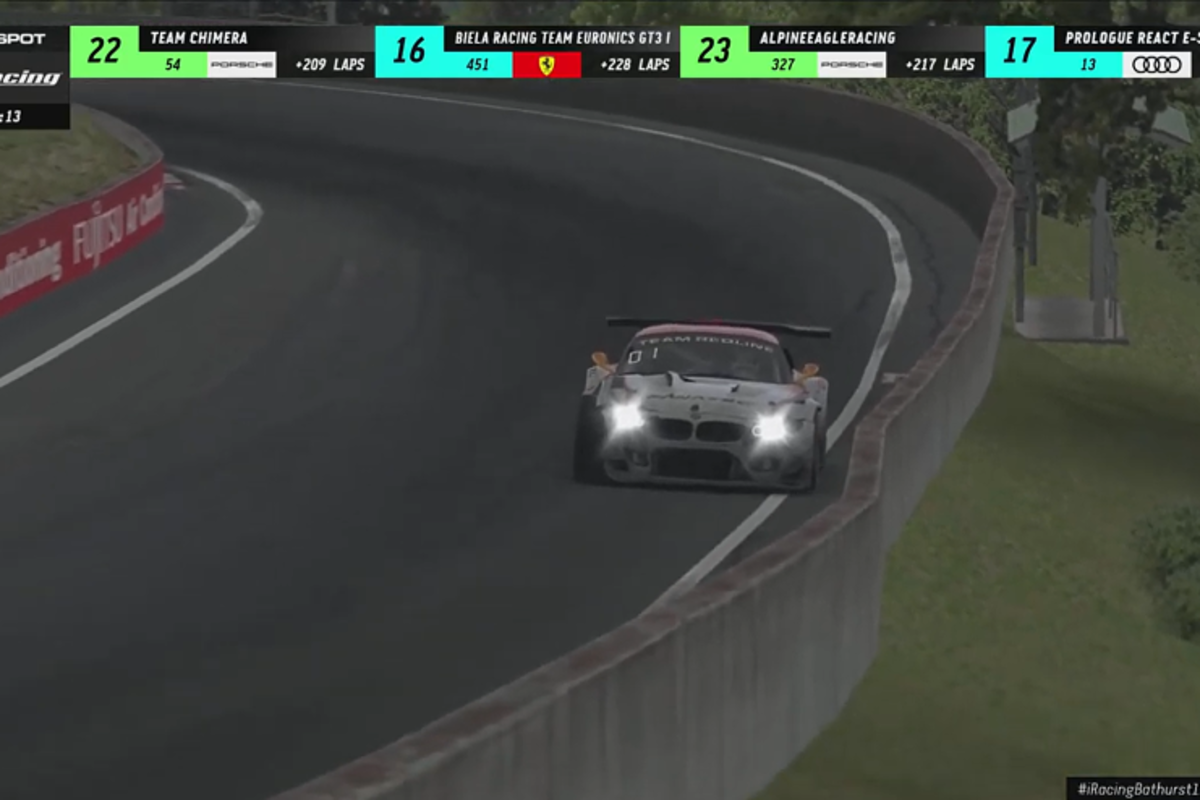Viewport: 1200px width, 800px height.
Task: Select the Biela Racing Team Euronics entry
Action: [527, 51]
